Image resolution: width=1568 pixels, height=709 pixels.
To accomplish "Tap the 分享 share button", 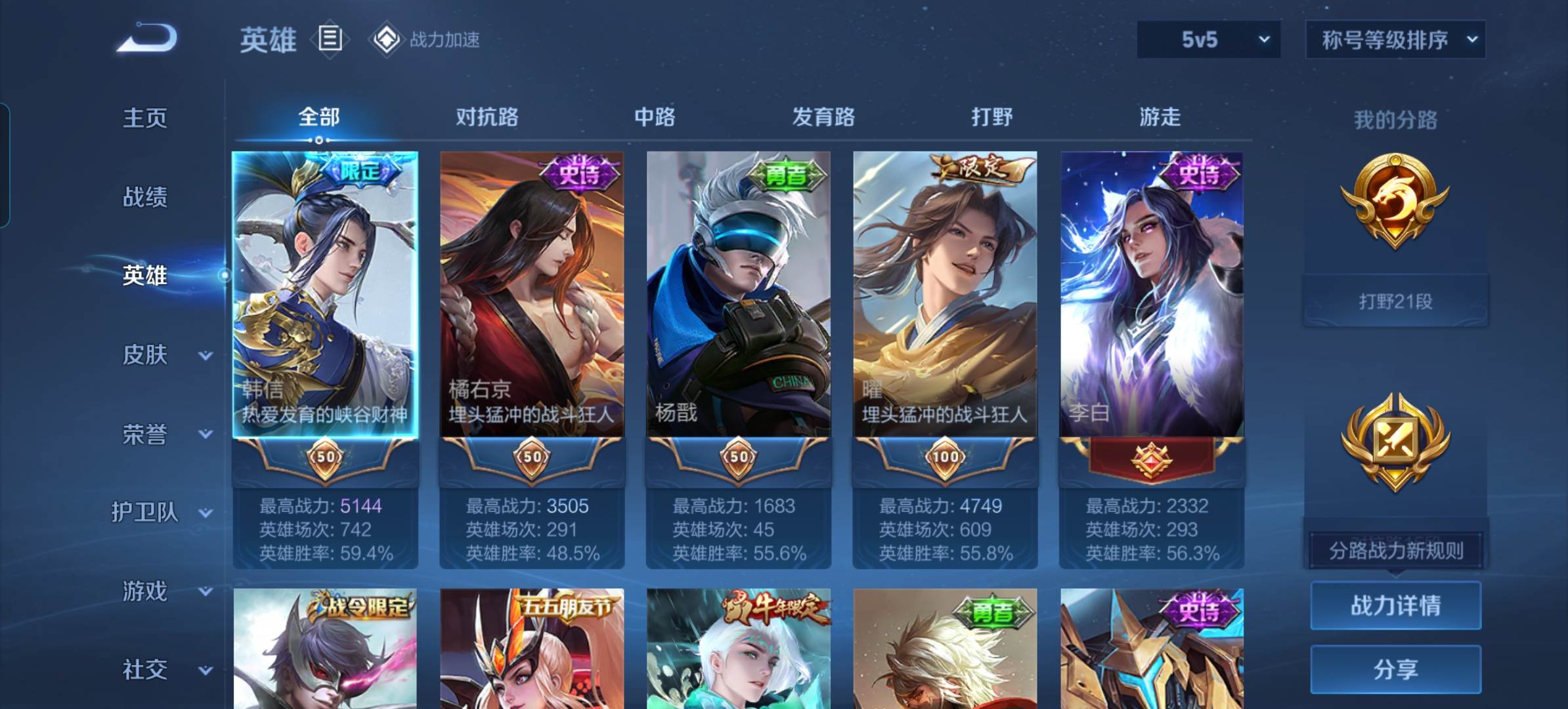I will [1395, 670].
